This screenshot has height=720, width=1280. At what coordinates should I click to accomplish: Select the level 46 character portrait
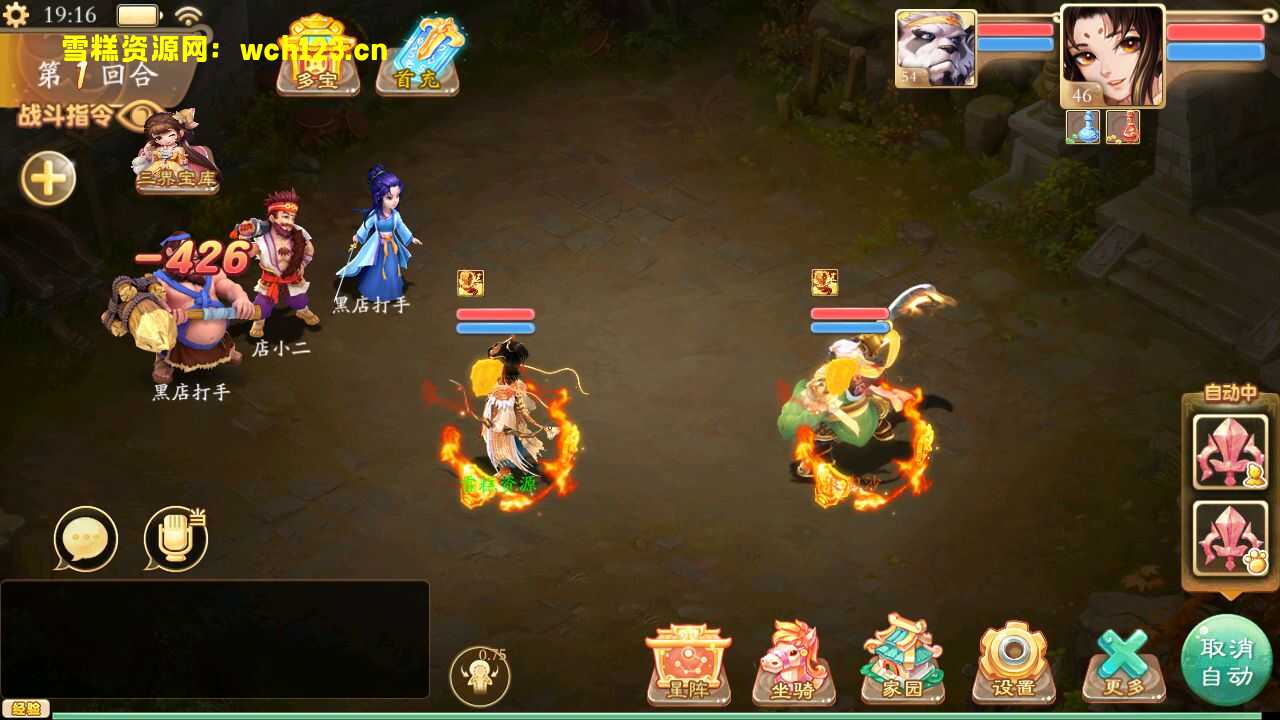point(1113,55)
